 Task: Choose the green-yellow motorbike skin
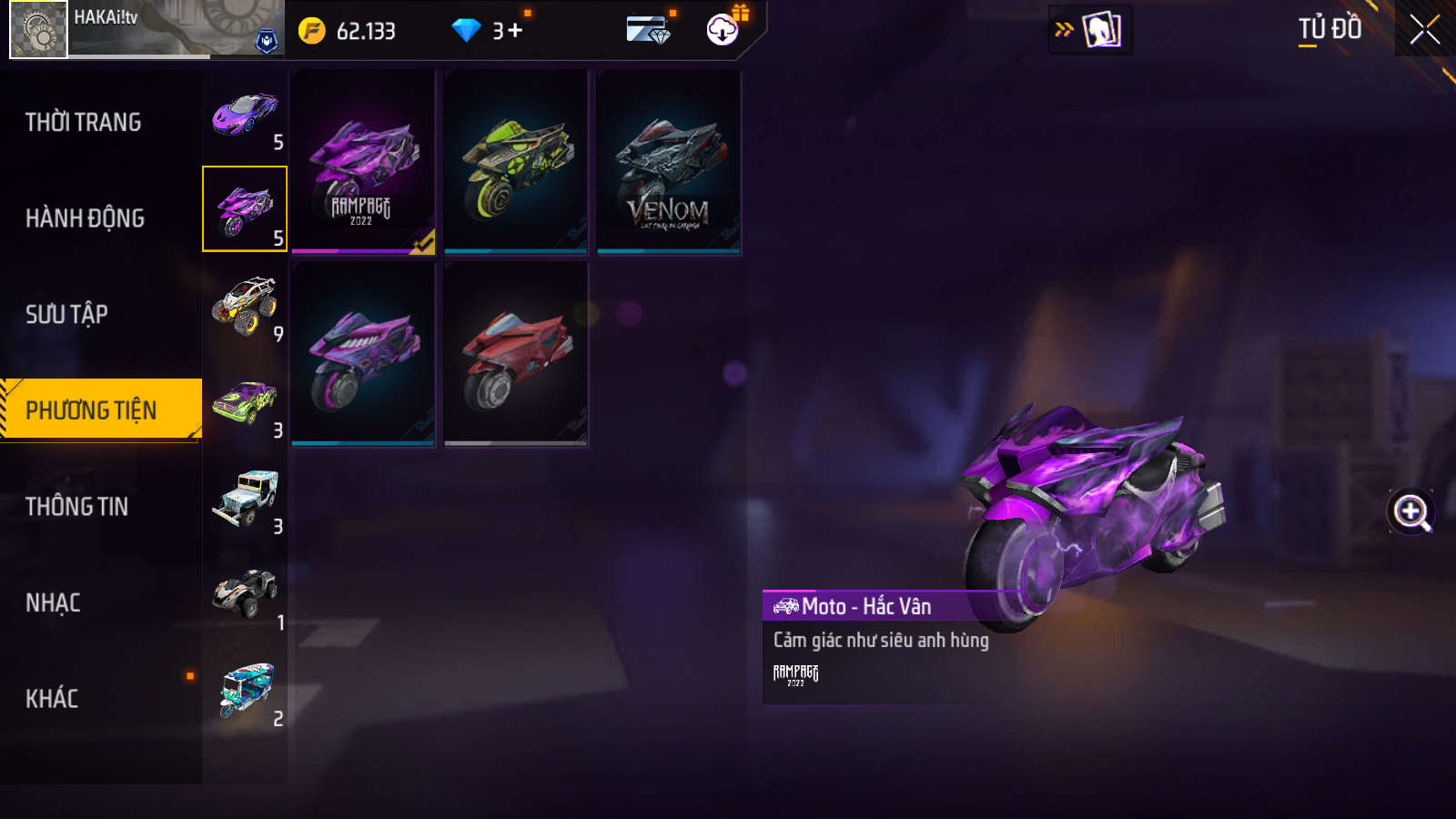coord(516,162)
